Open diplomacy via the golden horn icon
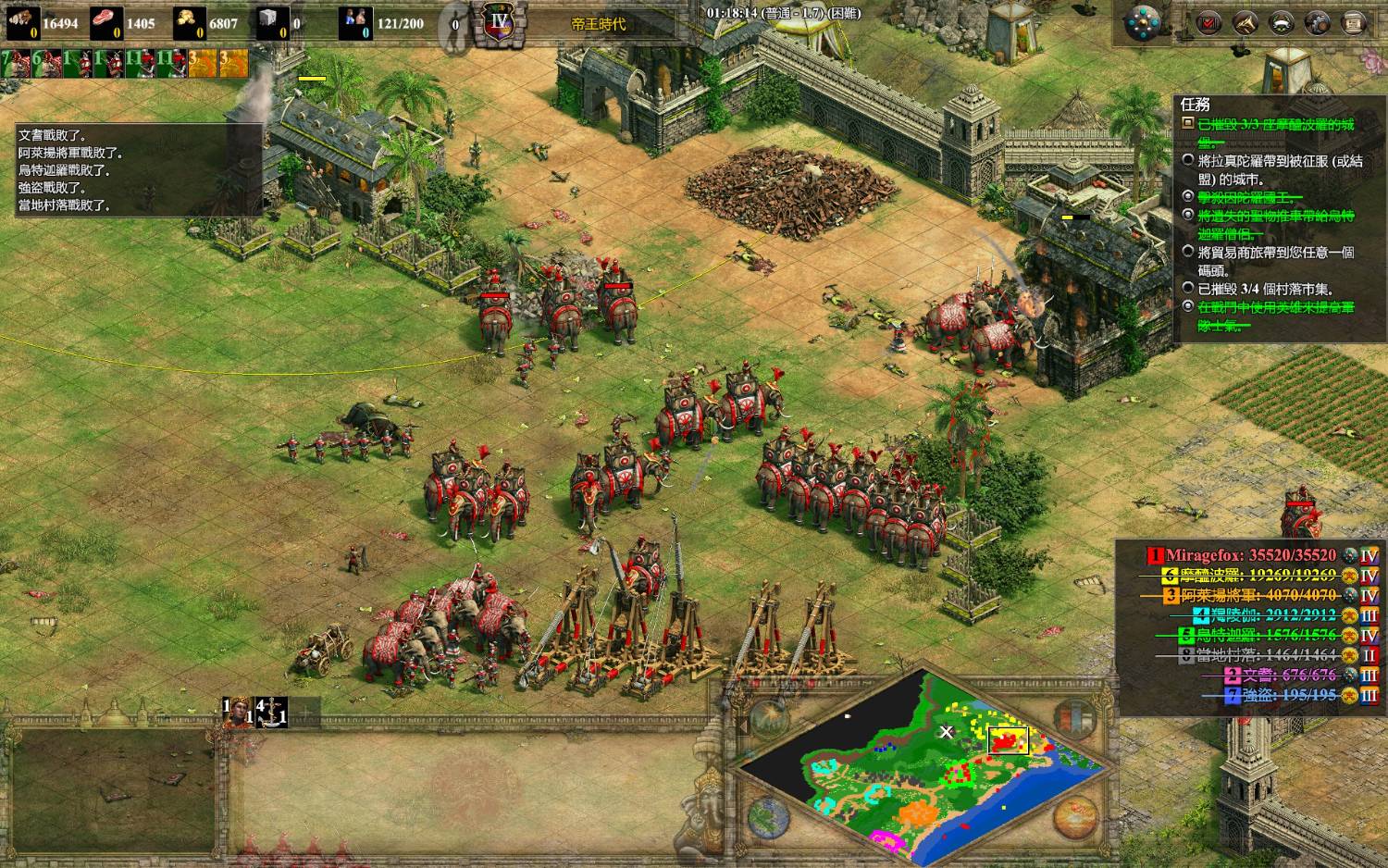Screen dimensions: 1388x868 point(1245,23)
